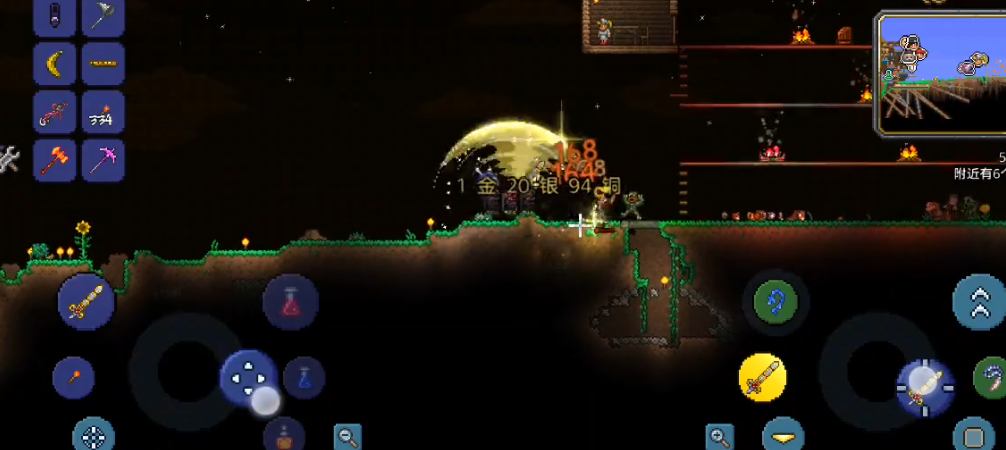Activate the blue hook grapple button

pos(776,298)
